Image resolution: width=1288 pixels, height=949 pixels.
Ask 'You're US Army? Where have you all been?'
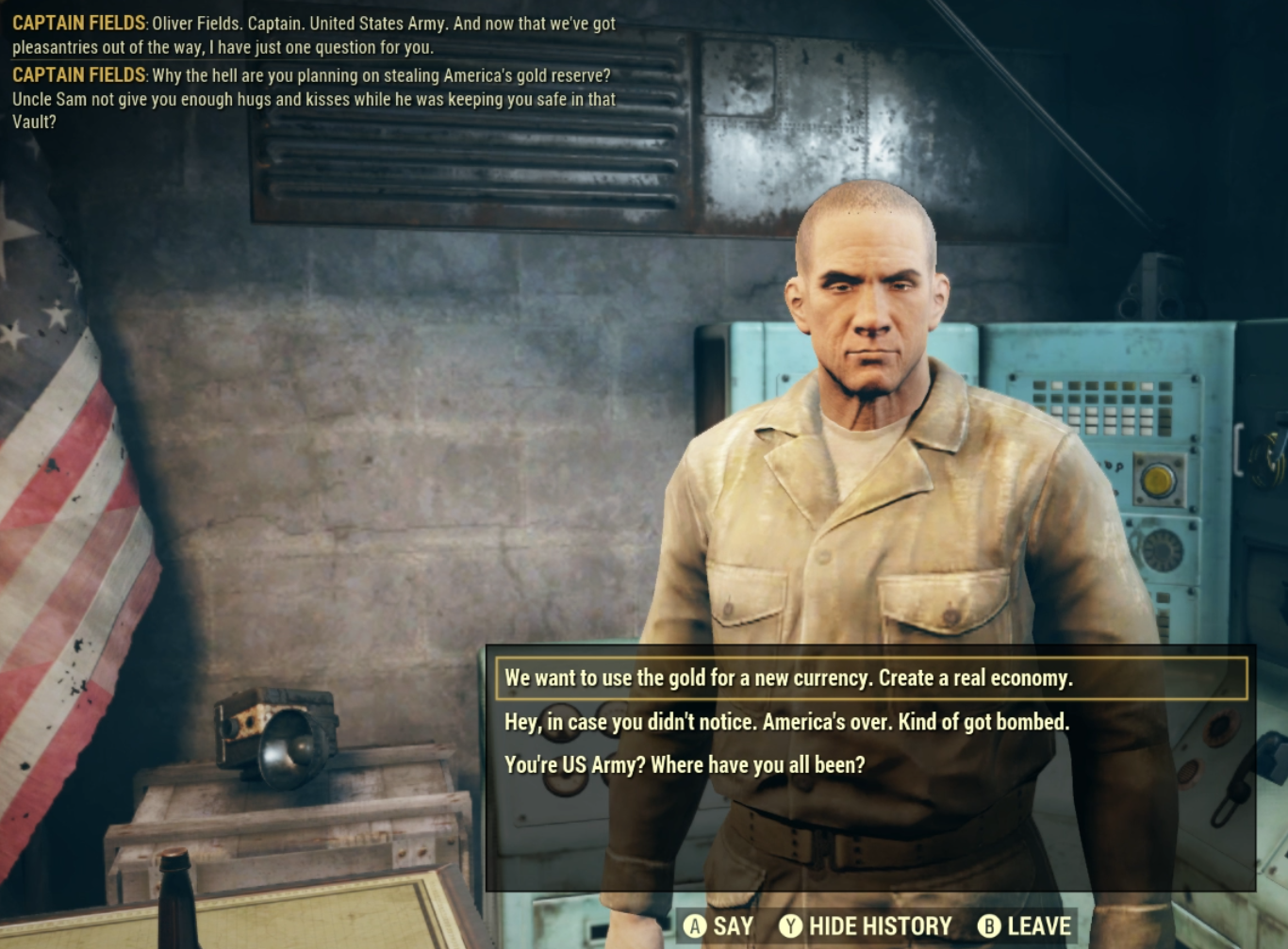(x=685, y=764)
